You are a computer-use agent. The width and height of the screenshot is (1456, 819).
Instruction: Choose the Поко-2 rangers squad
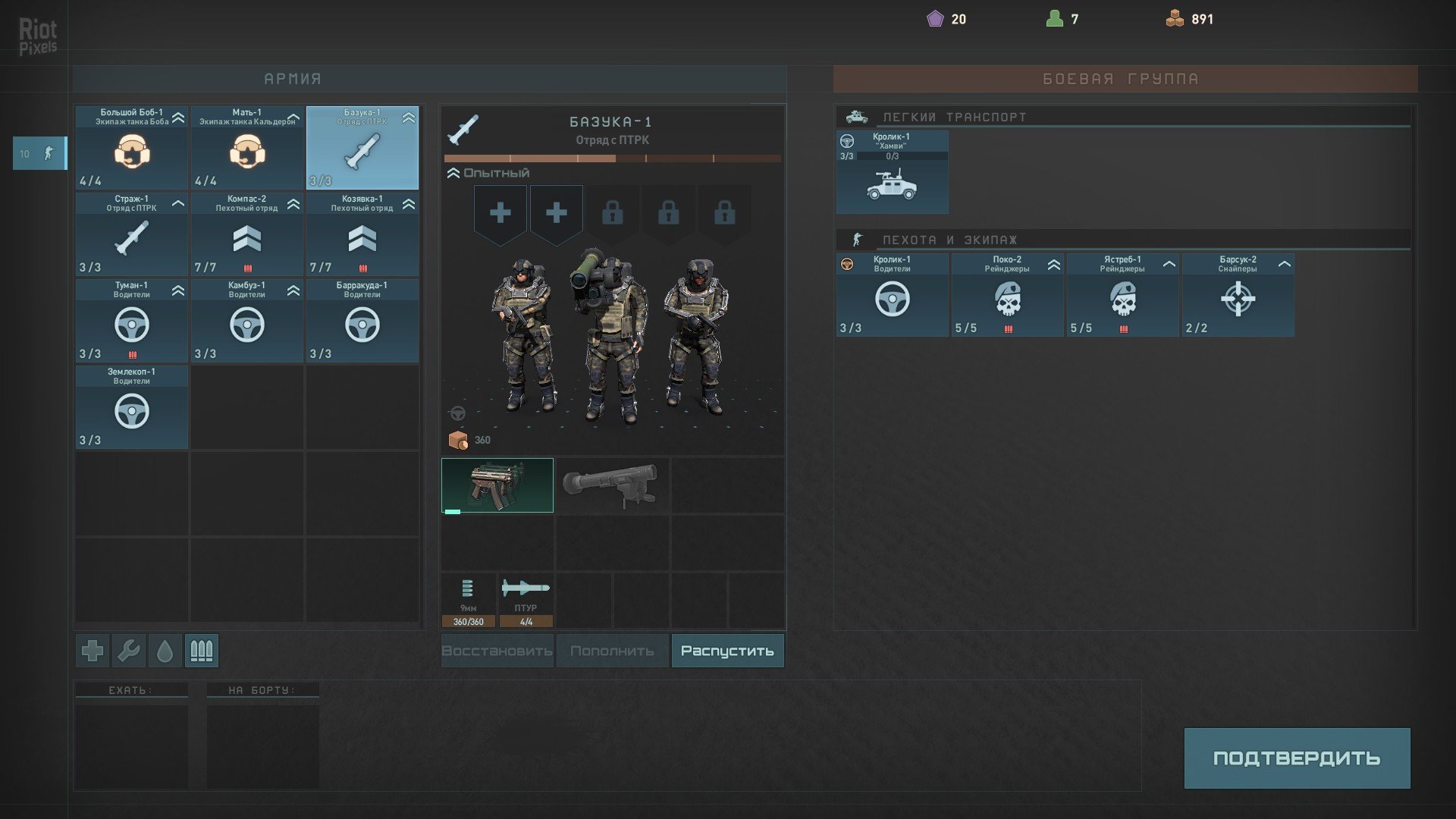1007,295
